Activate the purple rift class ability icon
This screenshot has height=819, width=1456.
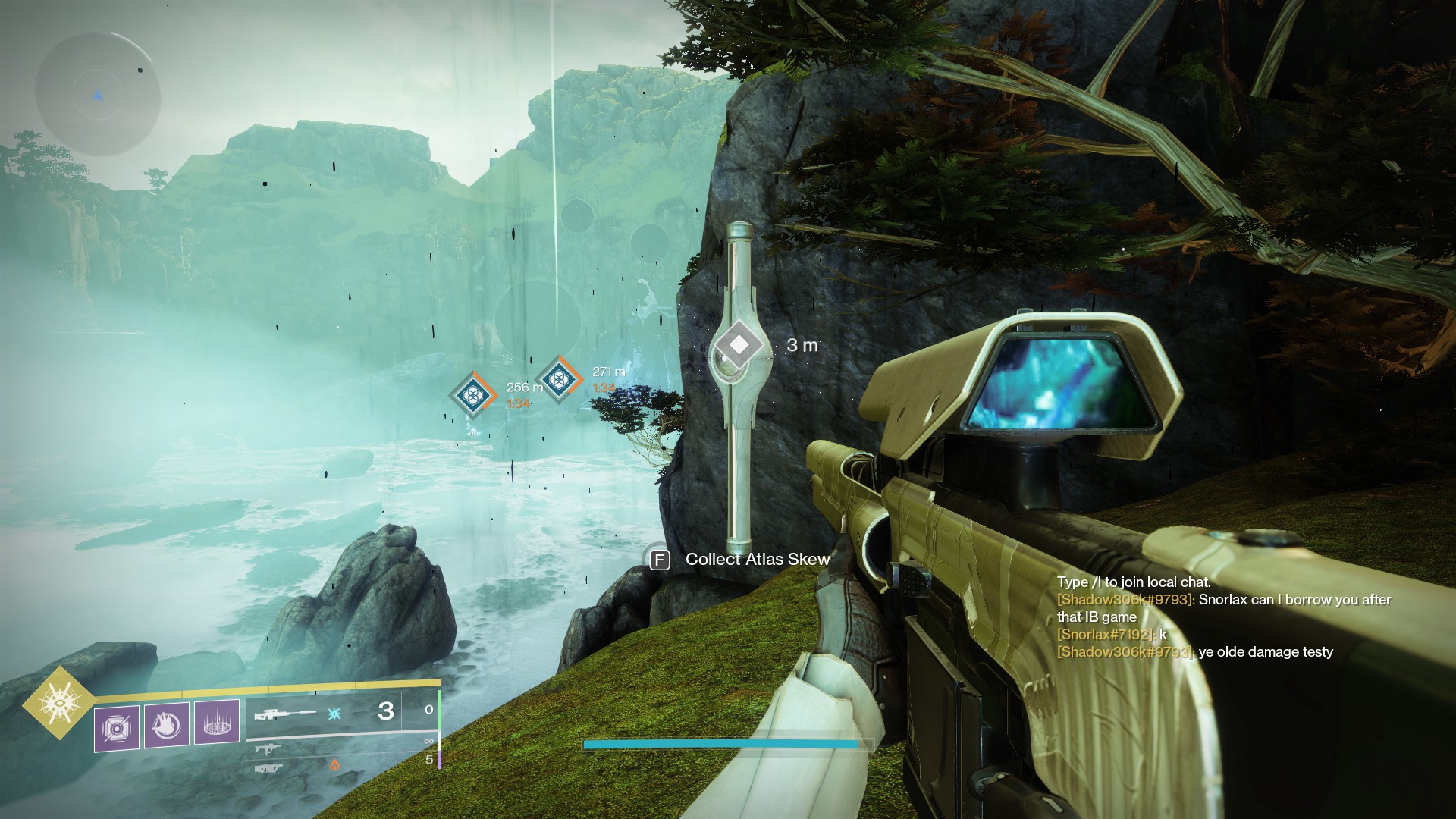click(x=217, y=723)
